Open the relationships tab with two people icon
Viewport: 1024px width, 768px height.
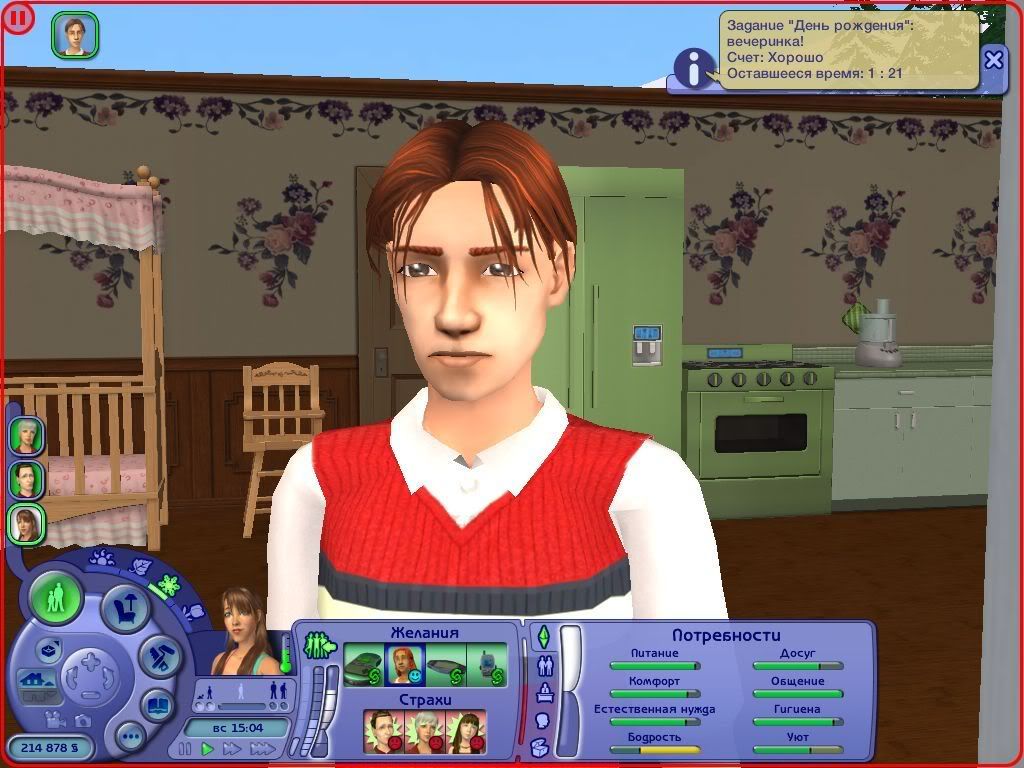545,664
